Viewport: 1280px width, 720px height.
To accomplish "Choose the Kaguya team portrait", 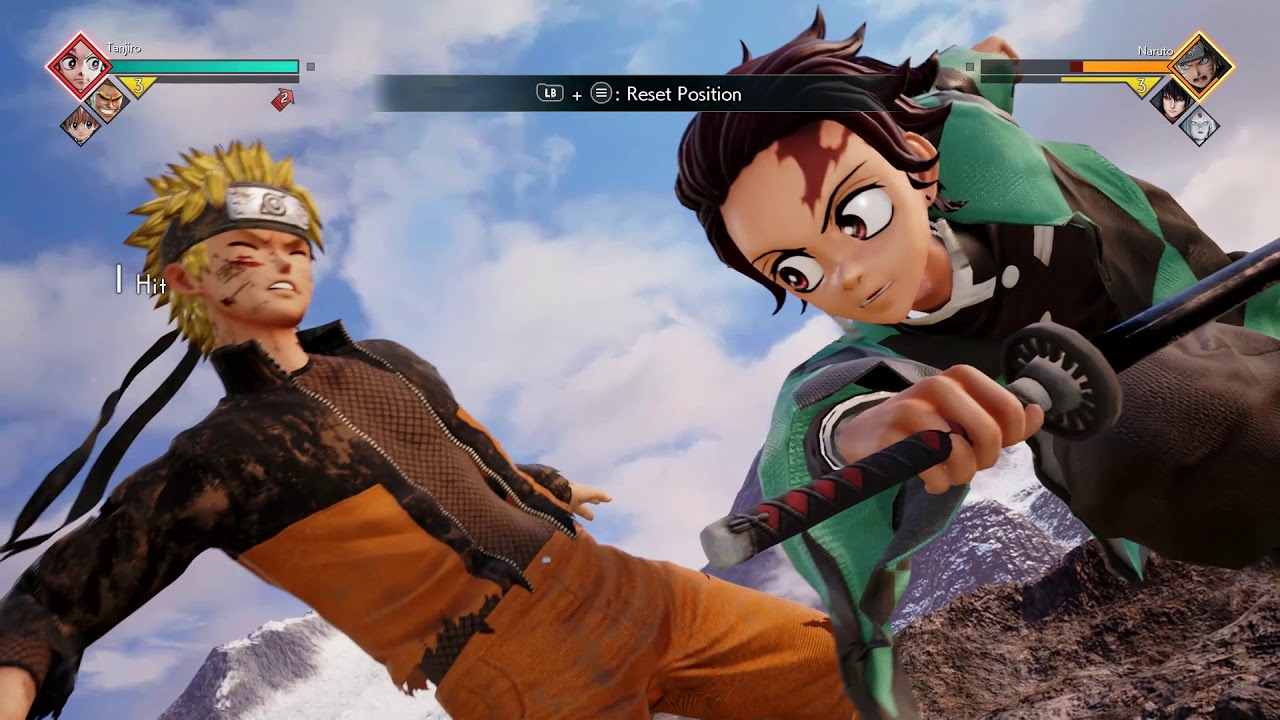I will click(x=1198, y=125).
